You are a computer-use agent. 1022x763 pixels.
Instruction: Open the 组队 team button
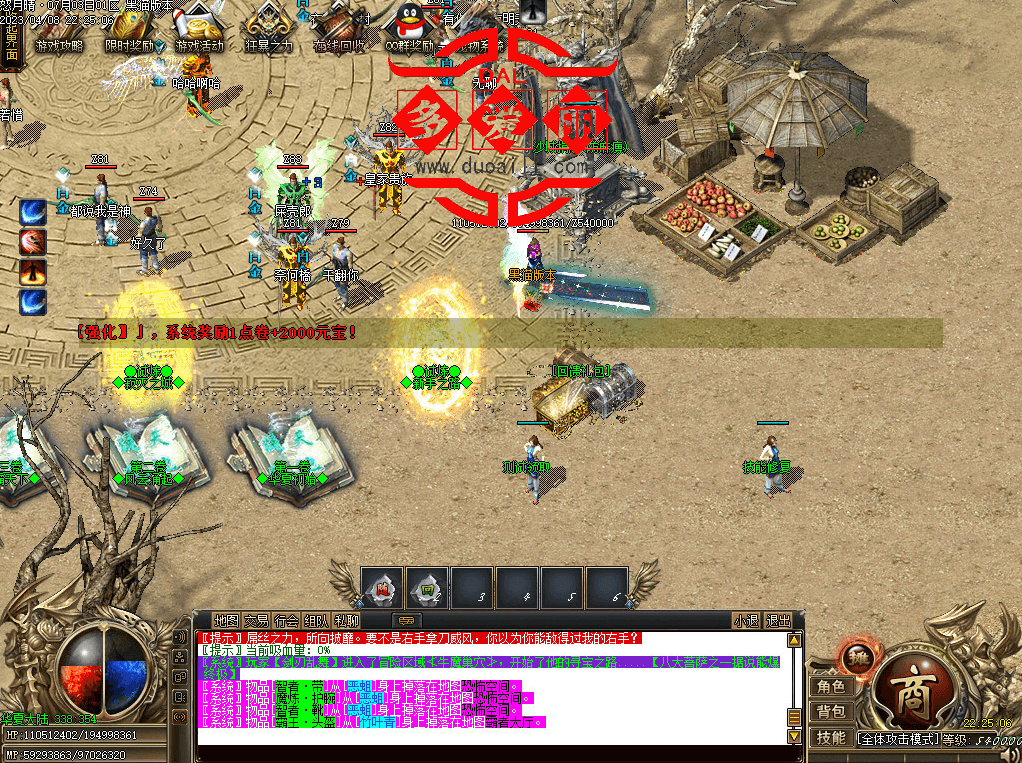click(x=316, y=620)
